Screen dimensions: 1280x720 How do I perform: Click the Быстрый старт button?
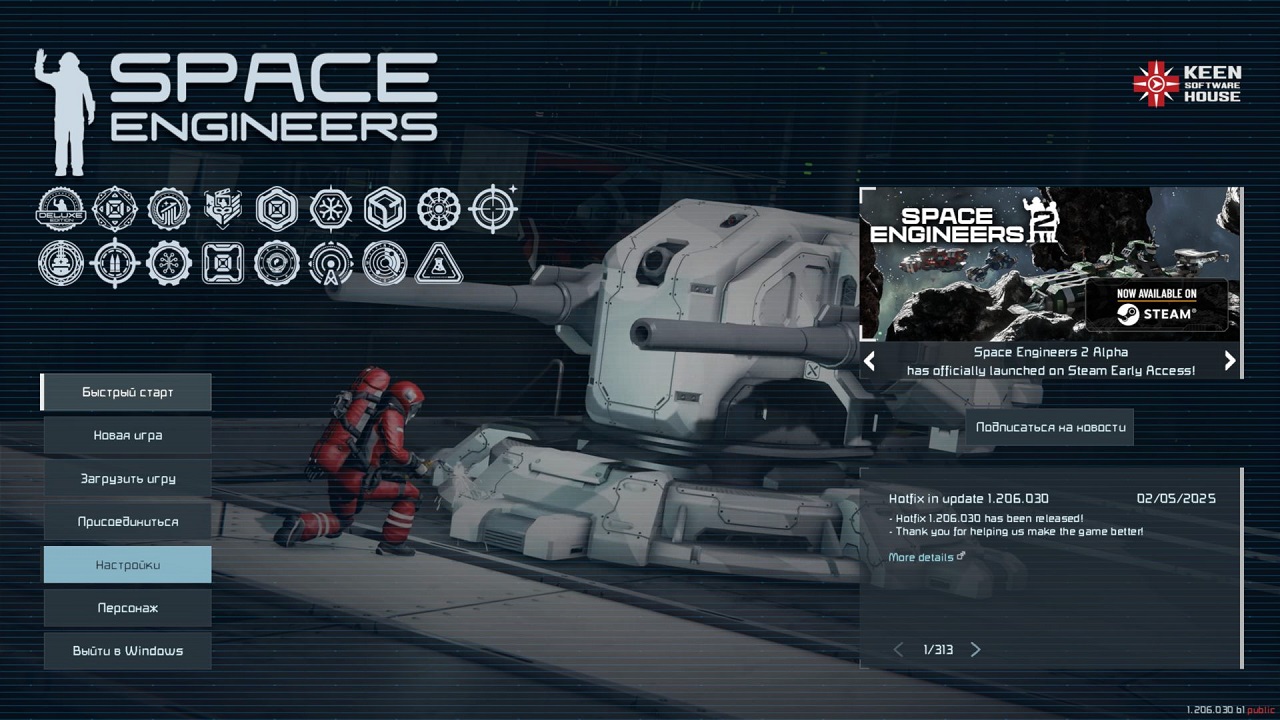coord(126,392)
